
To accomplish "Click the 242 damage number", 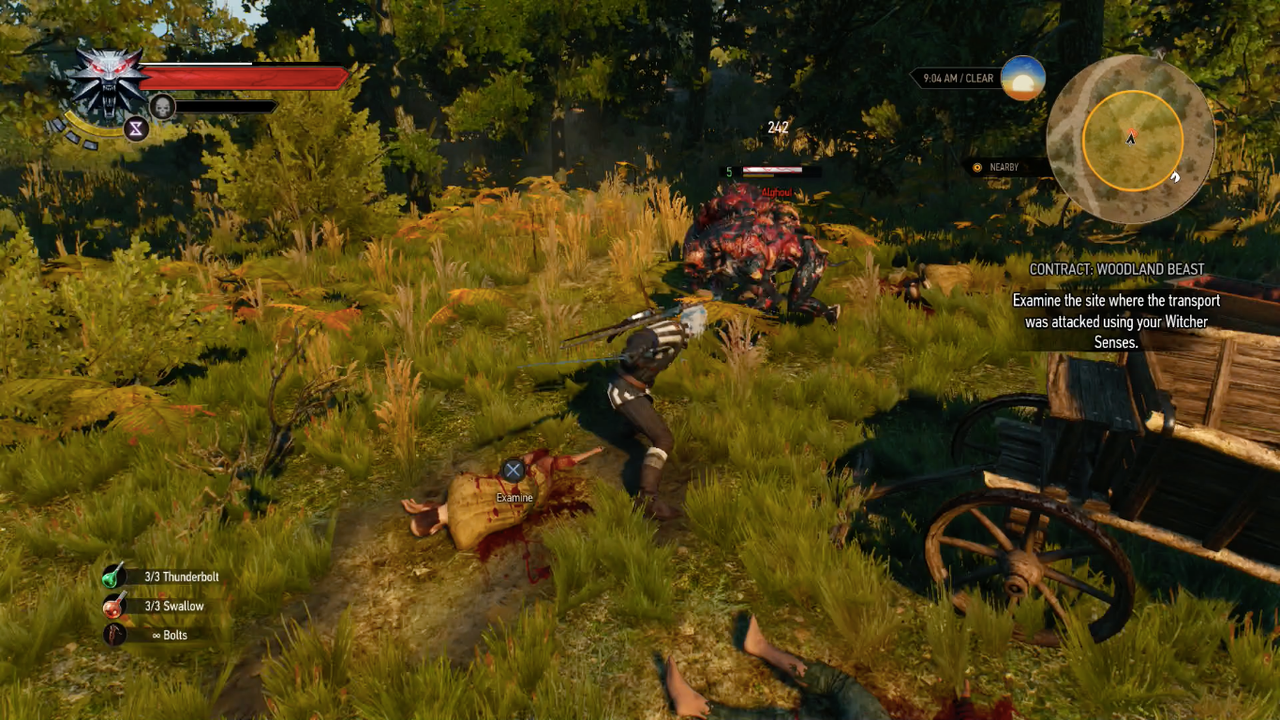I will point(778,127).
